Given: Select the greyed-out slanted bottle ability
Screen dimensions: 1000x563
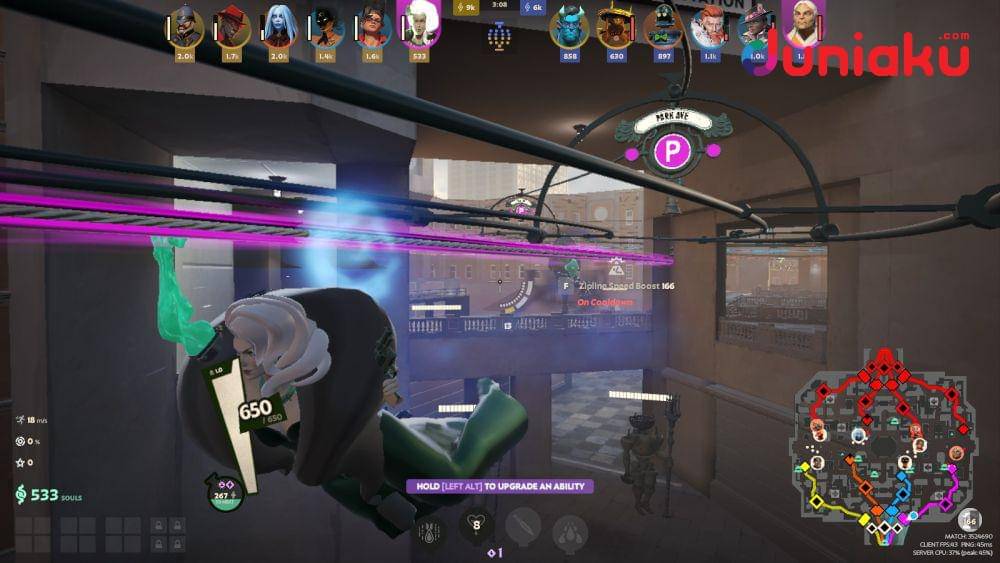Looking at the screenshot, I should pos(523,527).
